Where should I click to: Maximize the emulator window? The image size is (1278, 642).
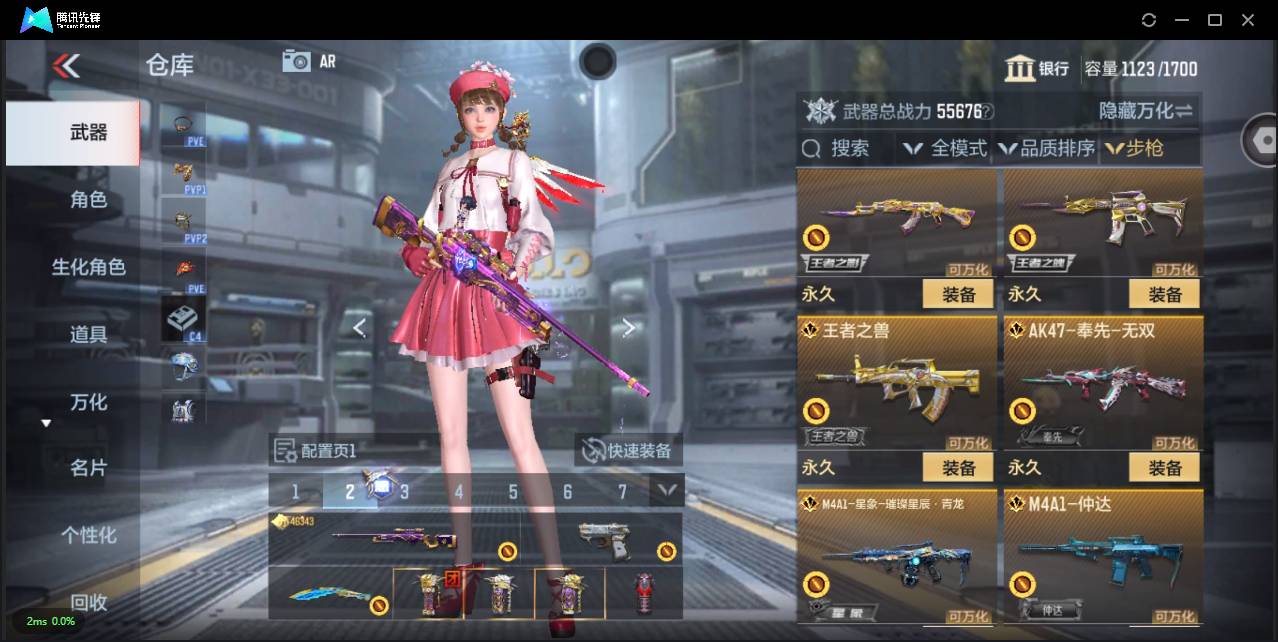tap(1215, 20)
